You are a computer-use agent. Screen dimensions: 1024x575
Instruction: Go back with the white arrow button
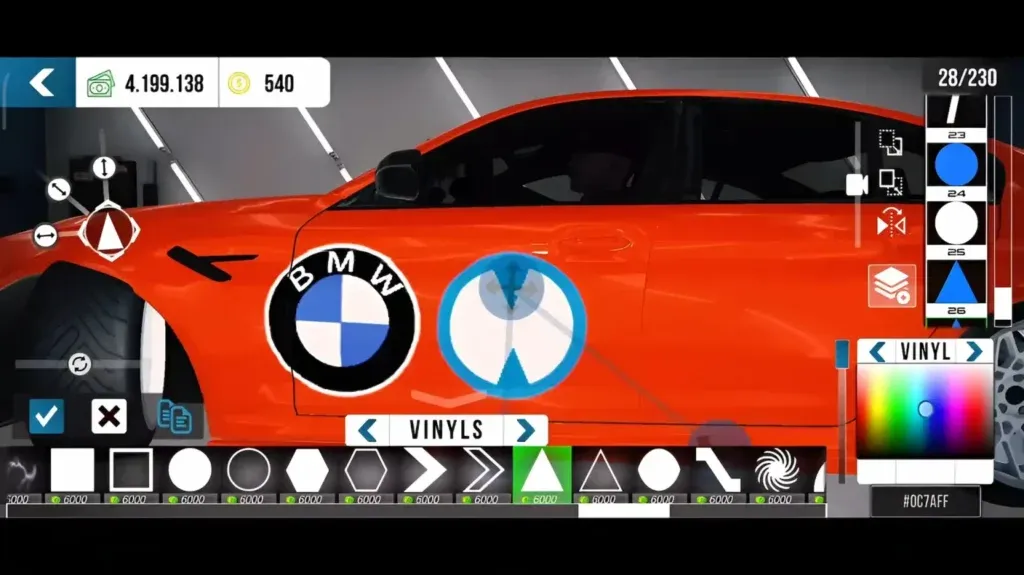coord(40,82)
